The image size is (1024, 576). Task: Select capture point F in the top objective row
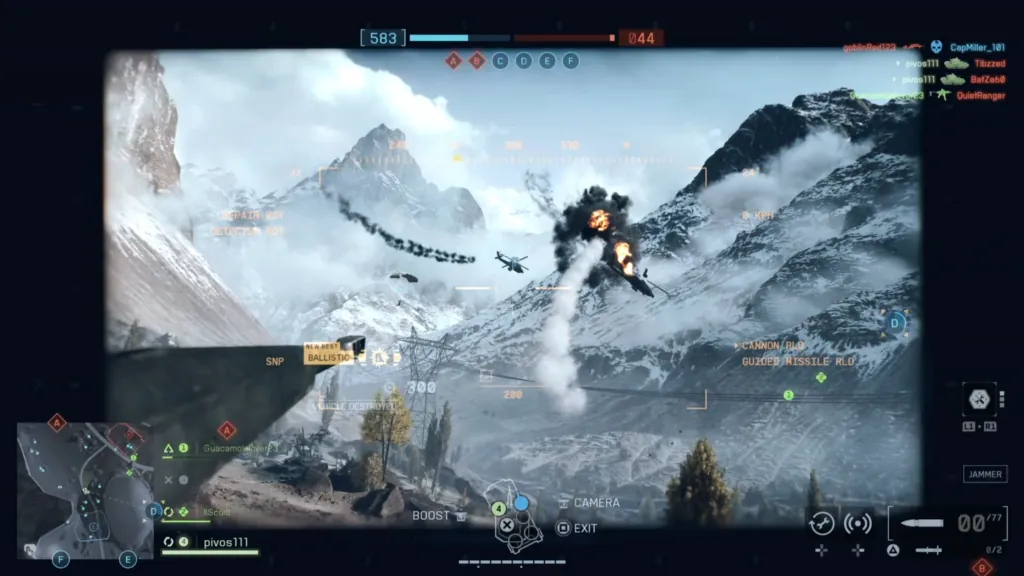(571, 61)
